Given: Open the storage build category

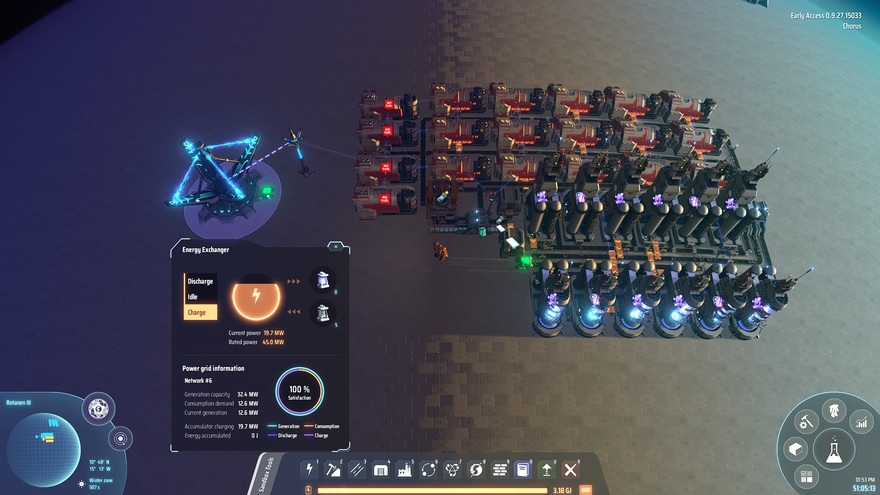Looking at the screenshot, I should [x=381, y=469].
